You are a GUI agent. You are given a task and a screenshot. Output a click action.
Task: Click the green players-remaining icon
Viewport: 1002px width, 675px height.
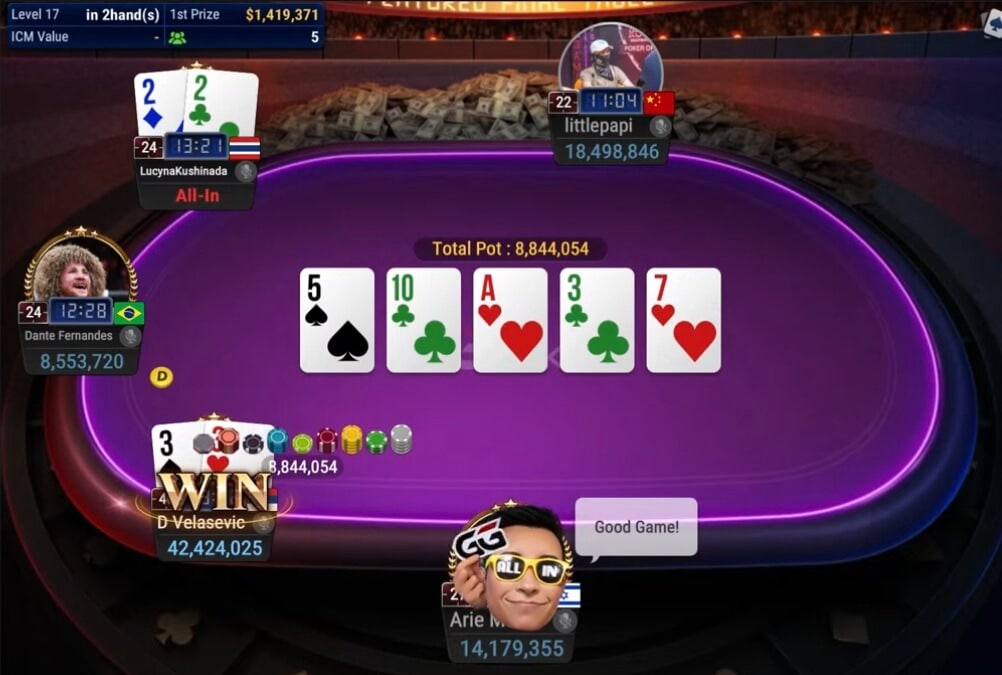point(177,37)
